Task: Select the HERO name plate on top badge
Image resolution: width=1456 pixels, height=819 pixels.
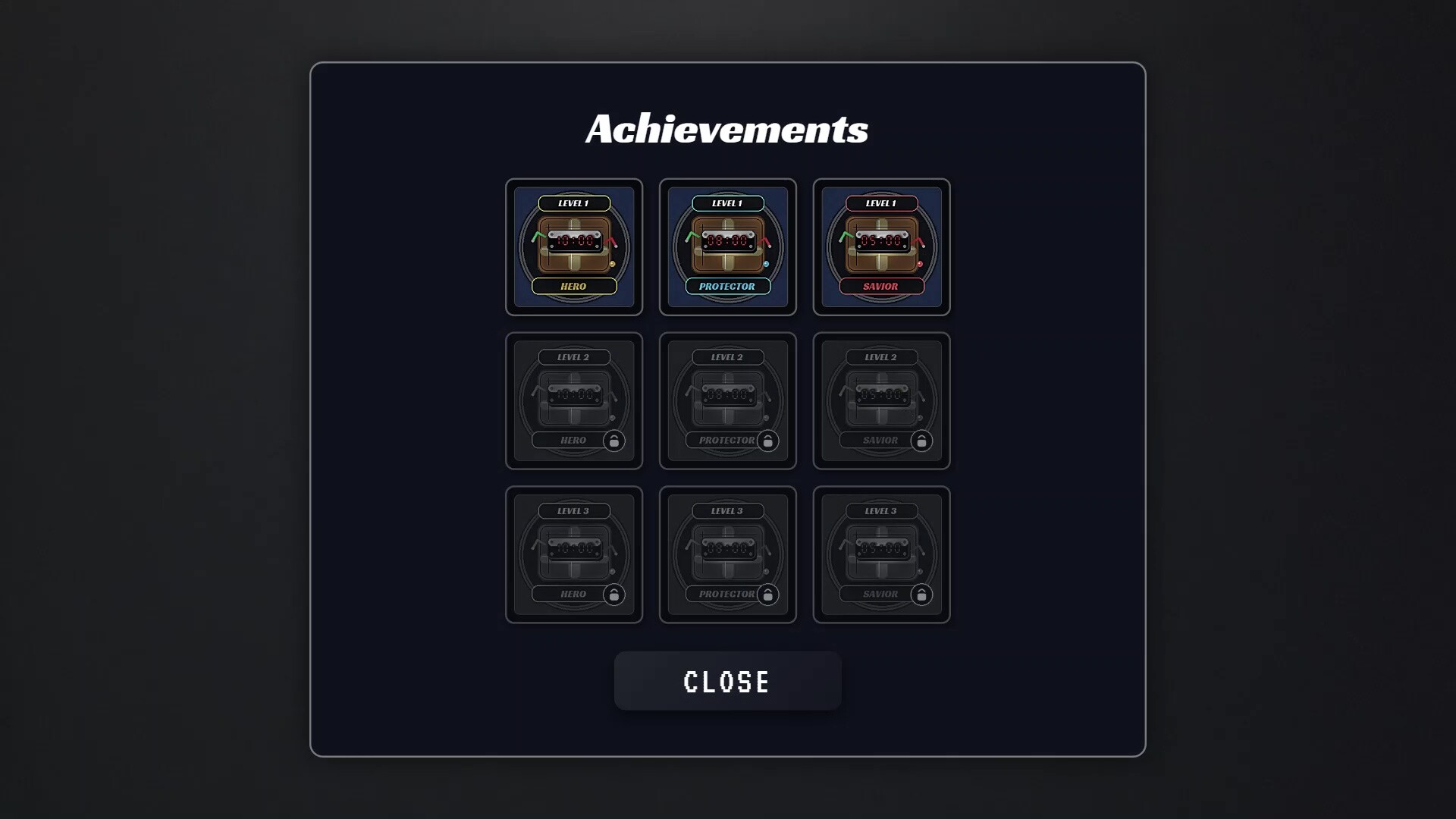Action: (574, 286)
